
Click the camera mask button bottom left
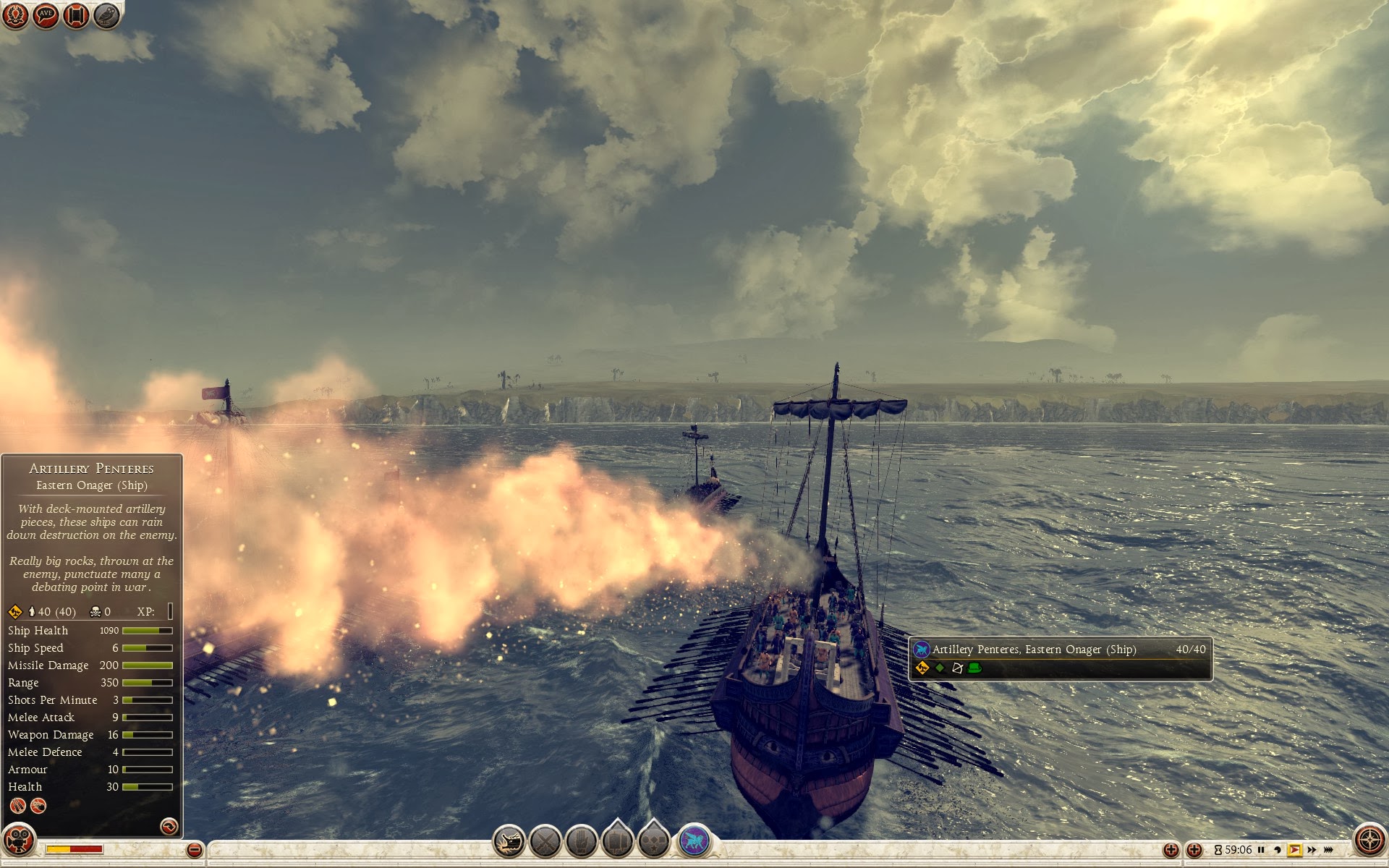click(x=18, y=841)
